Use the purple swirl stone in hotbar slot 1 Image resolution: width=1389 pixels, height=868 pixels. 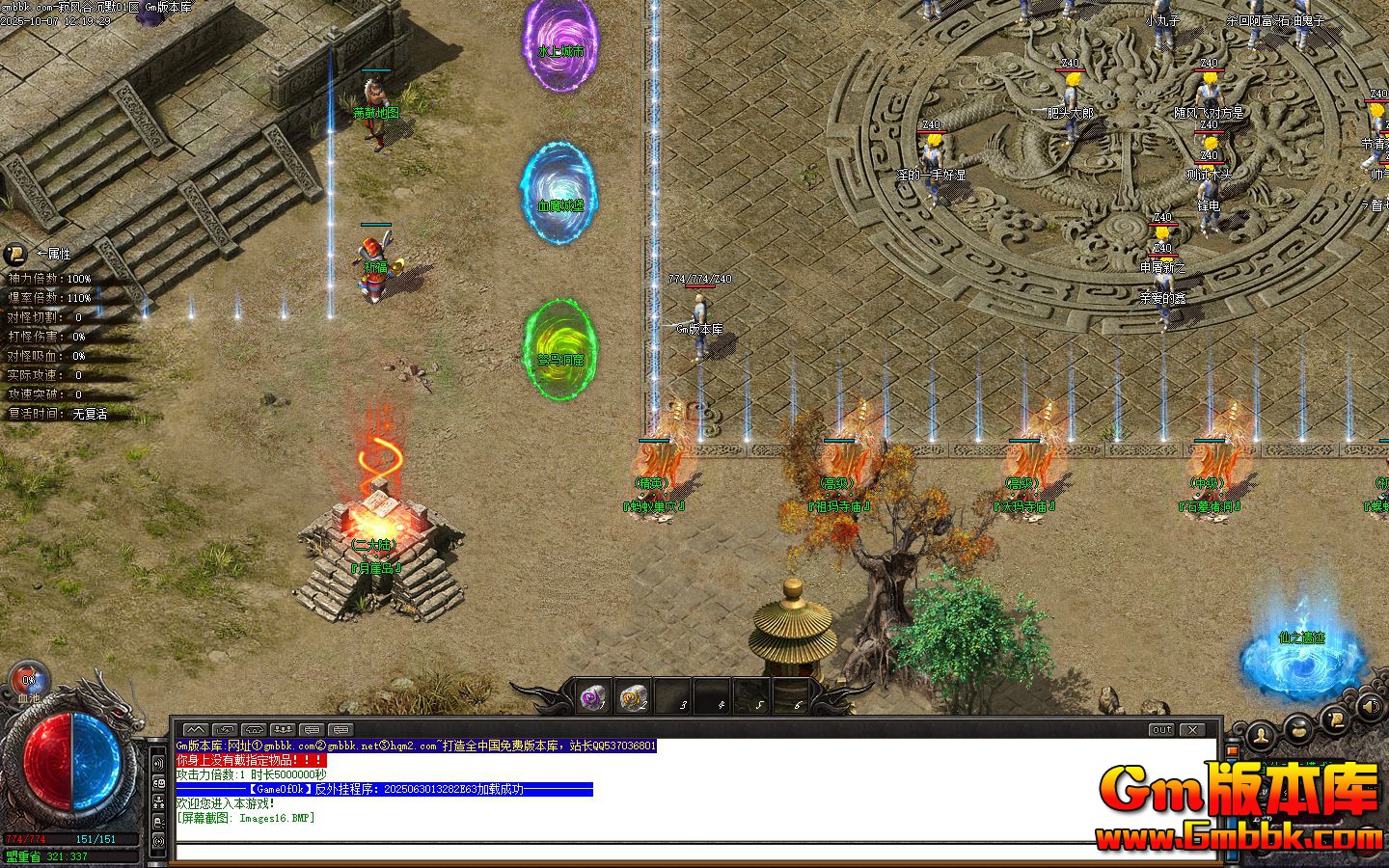pyautogui.click(x=592, y=696)
